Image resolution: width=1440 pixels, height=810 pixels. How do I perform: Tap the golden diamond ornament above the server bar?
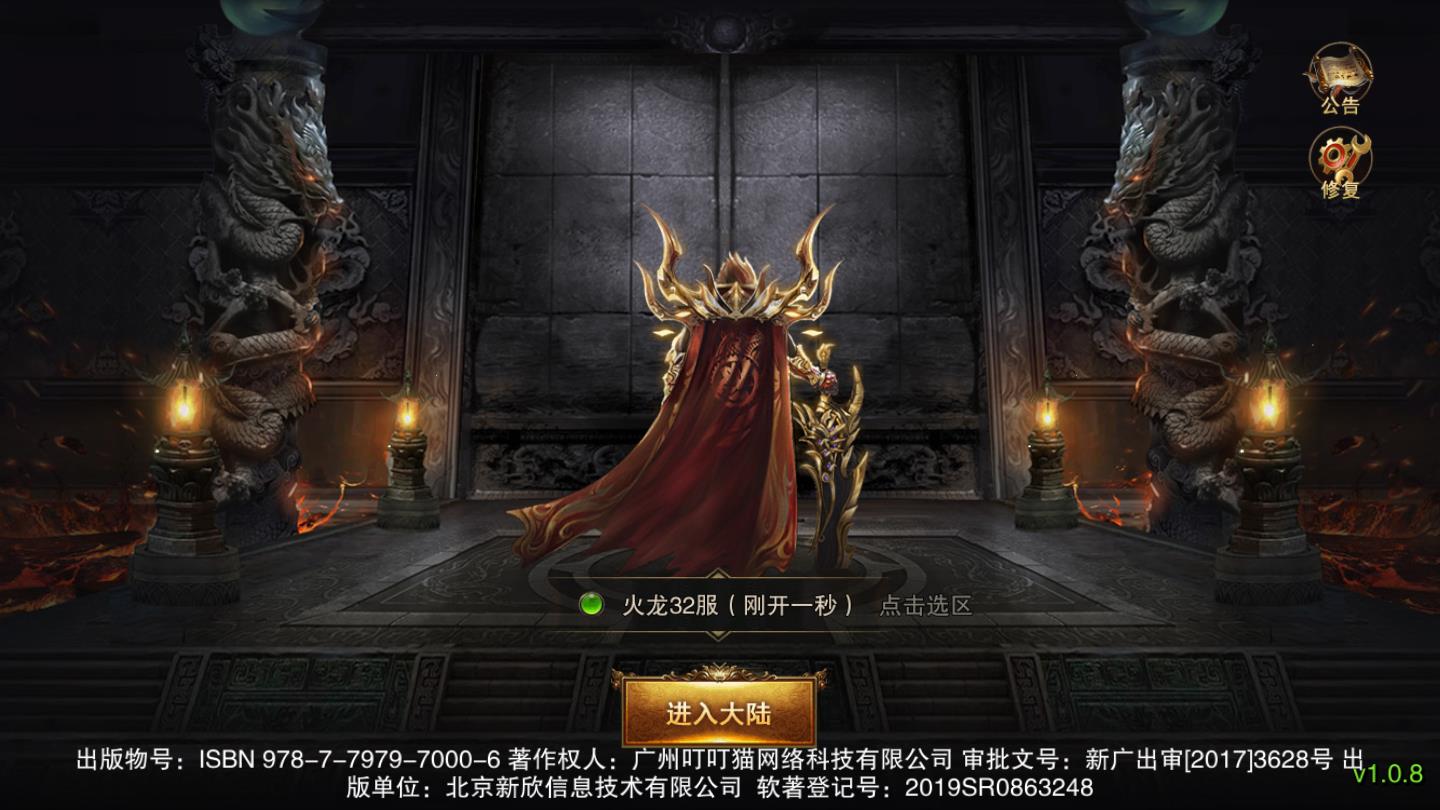coord(717,574)
